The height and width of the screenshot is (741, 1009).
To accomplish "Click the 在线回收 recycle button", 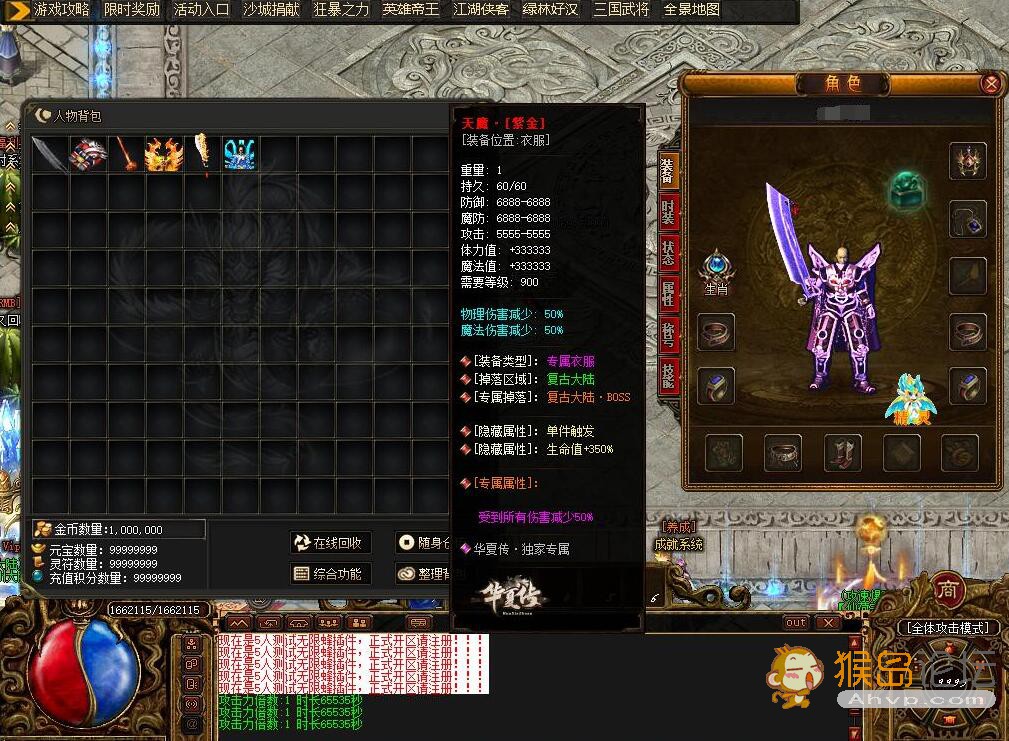I will [x=331, y=543].
